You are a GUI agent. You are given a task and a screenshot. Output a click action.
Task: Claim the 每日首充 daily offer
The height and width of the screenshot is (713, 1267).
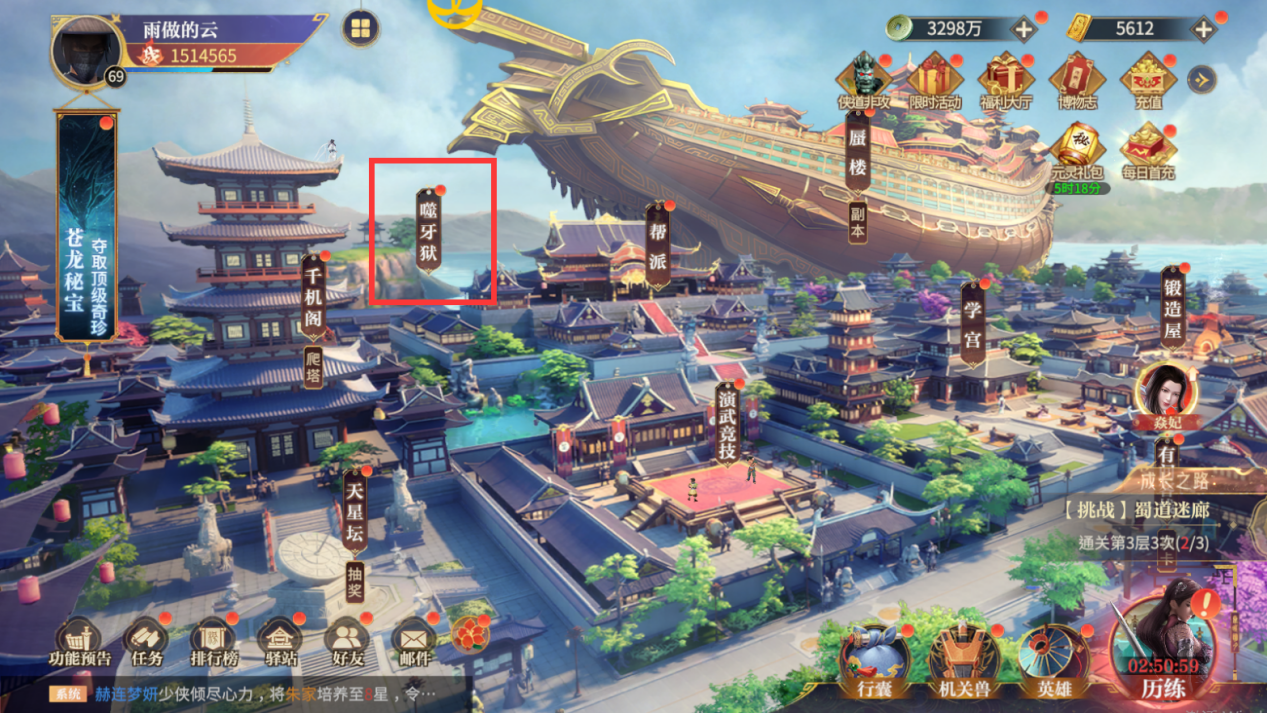pyautogui.click(x=1148, y=152)
